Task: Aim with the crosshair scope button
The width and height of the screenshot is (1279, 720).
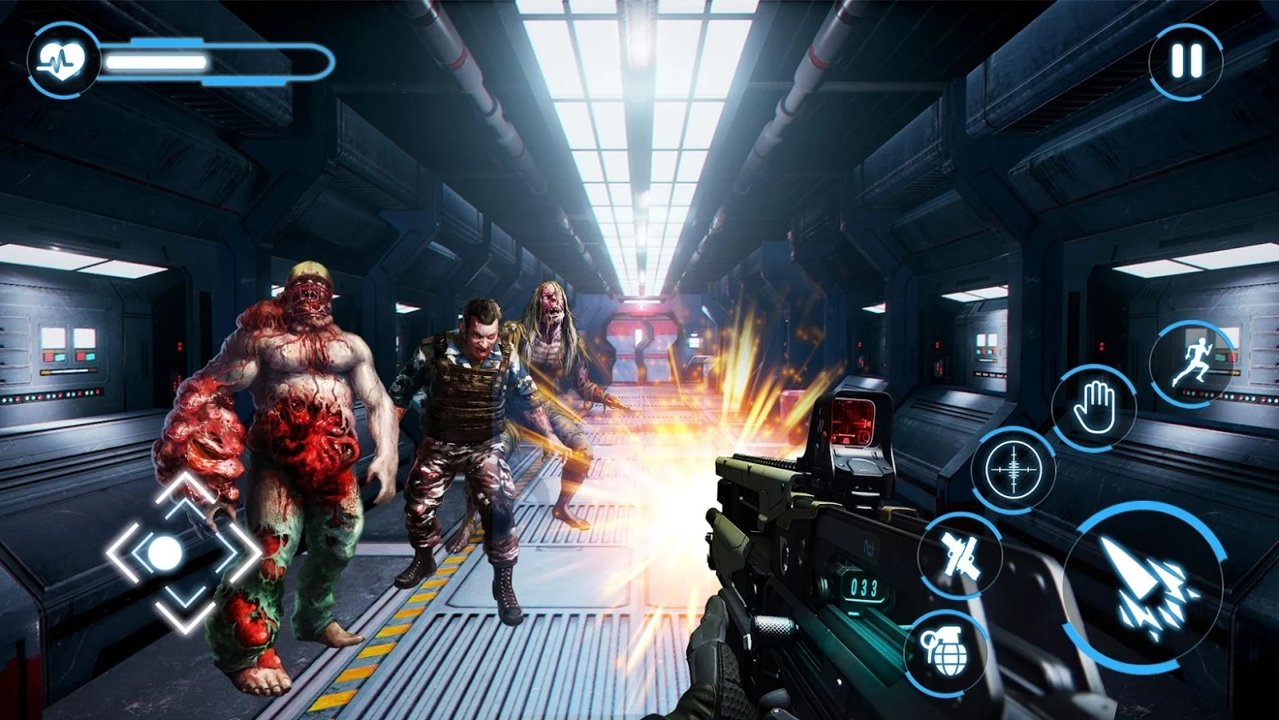Action: (1013, 469)
